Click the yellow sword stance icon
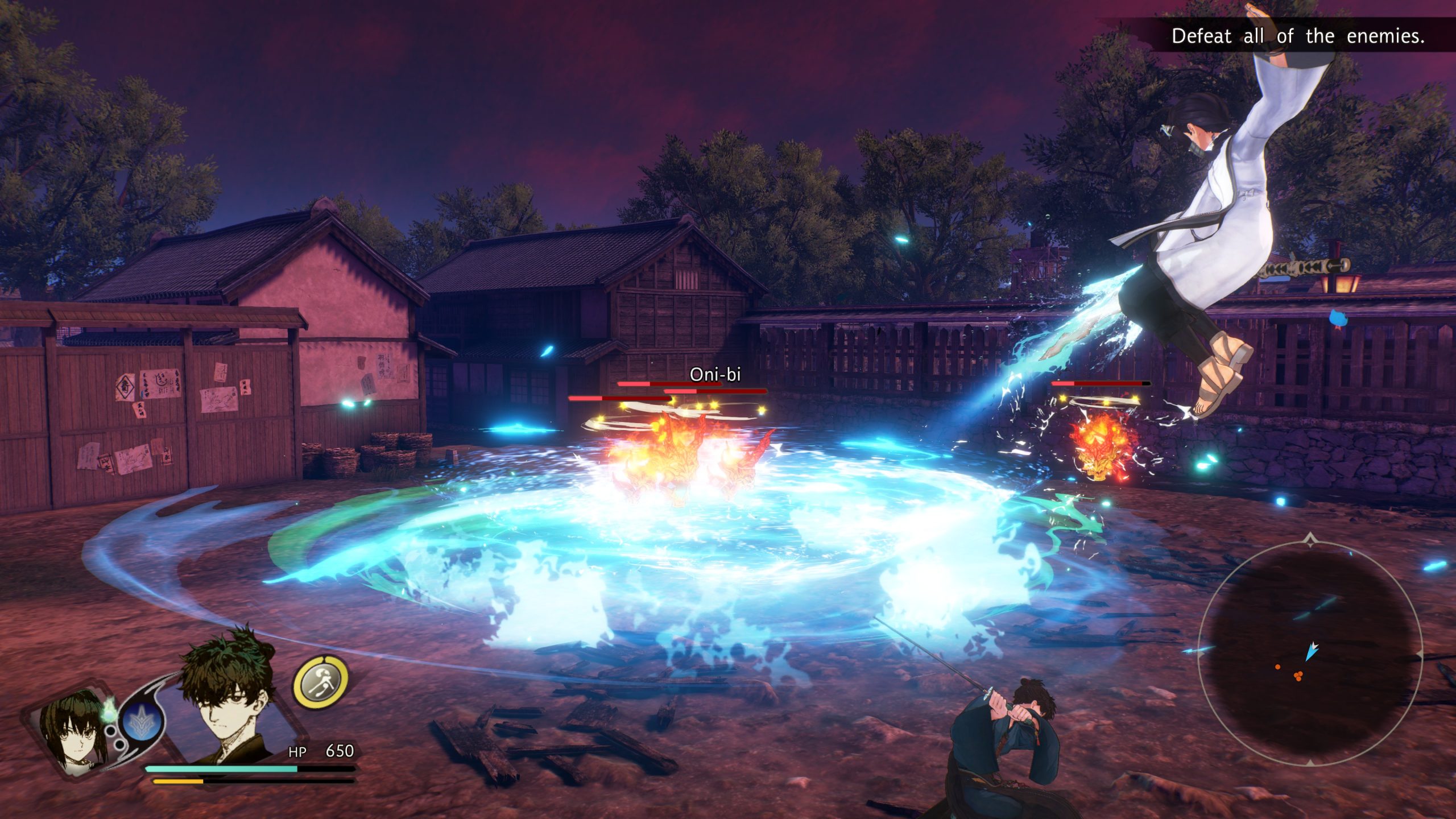 tap(320, 682)
